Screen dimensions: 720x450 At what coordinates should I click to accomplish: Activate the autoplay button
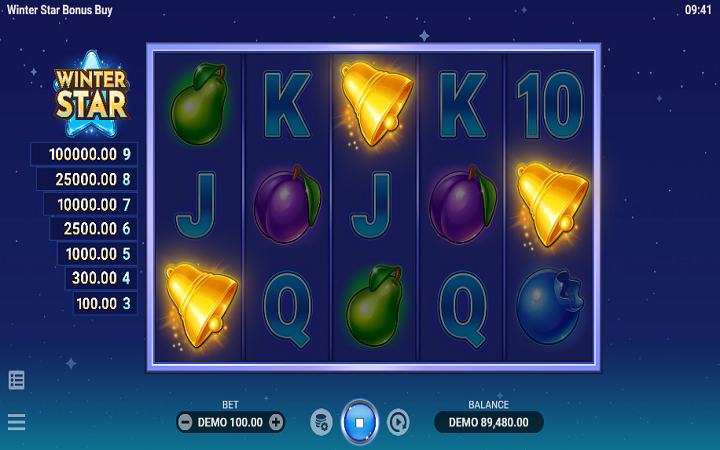pyautogui.click(x=398, y=422)
